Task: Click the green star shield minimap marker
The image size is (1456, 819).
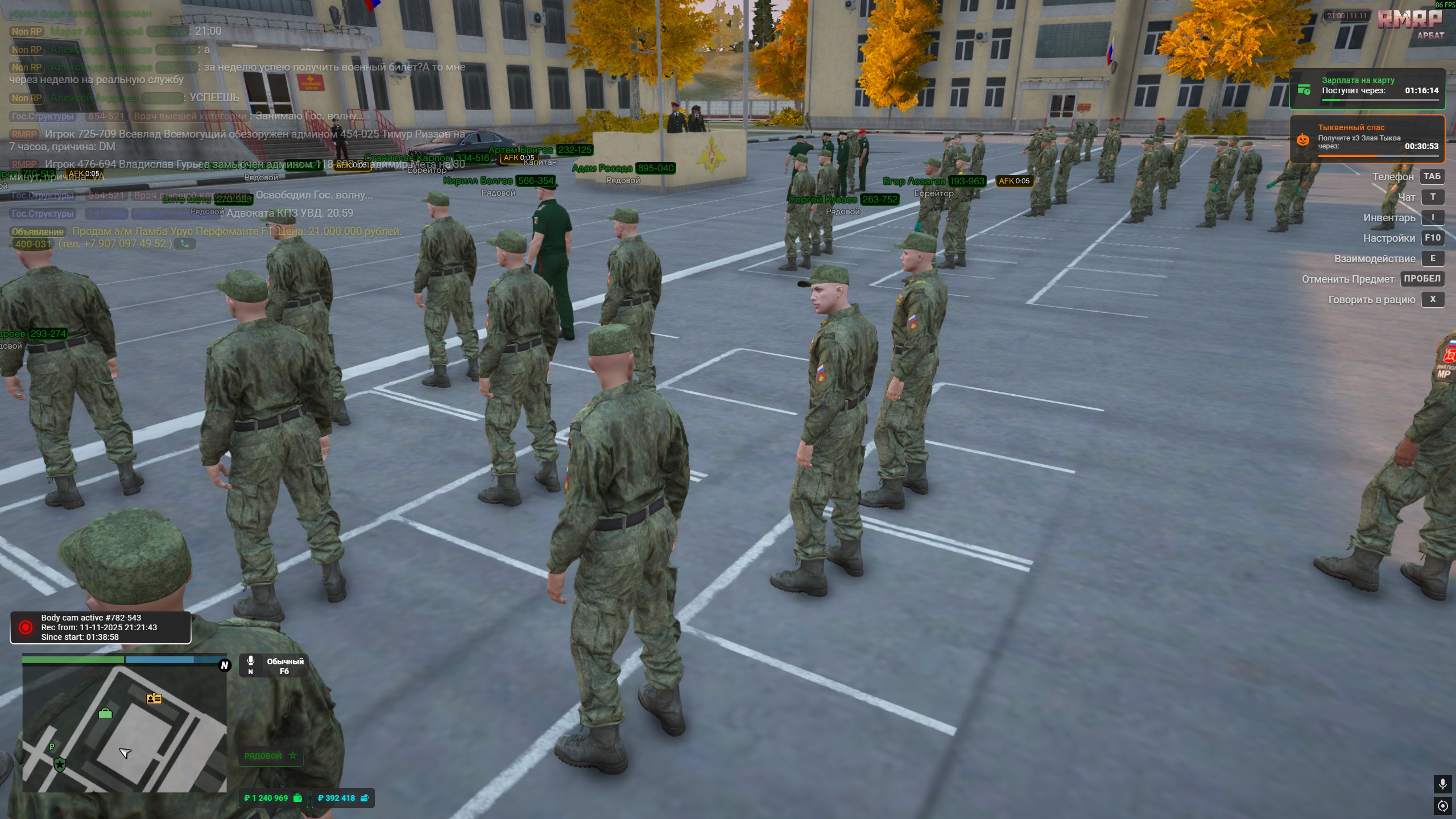Action: (x=60, y=764)
